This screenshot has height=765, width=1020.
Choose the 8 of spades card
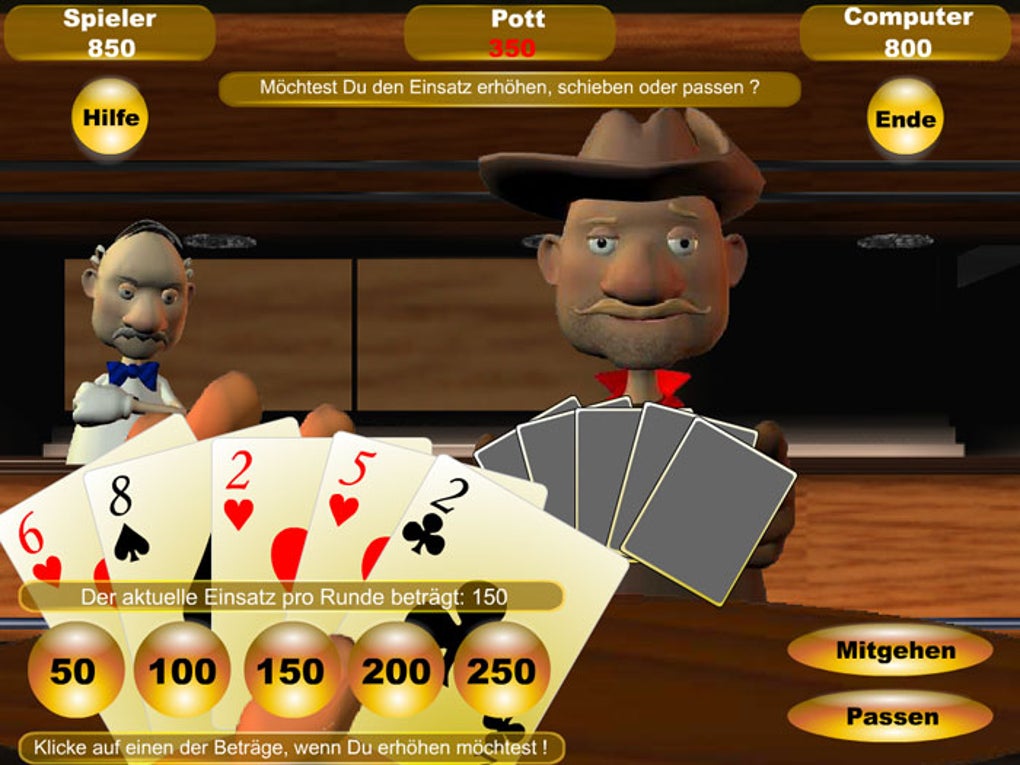[135, 520]
